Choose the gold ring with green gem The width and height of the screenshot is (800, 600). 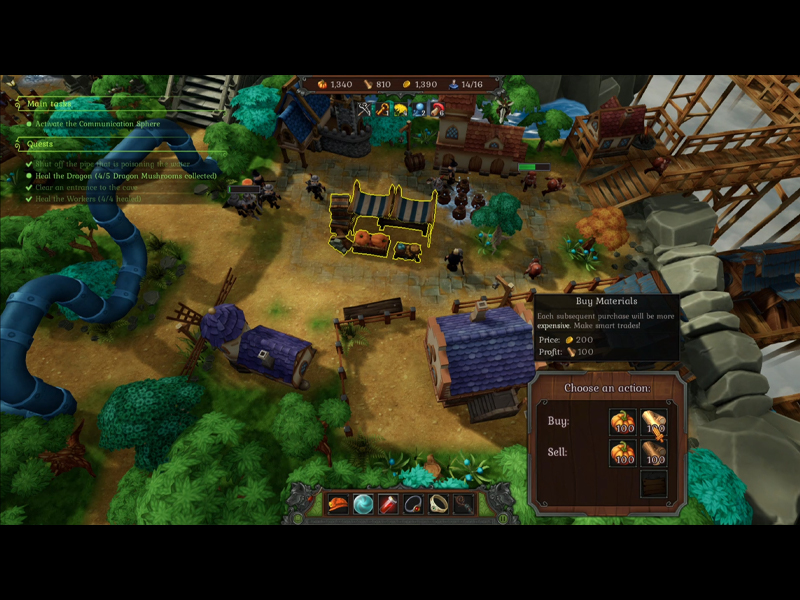click(438, 504)
